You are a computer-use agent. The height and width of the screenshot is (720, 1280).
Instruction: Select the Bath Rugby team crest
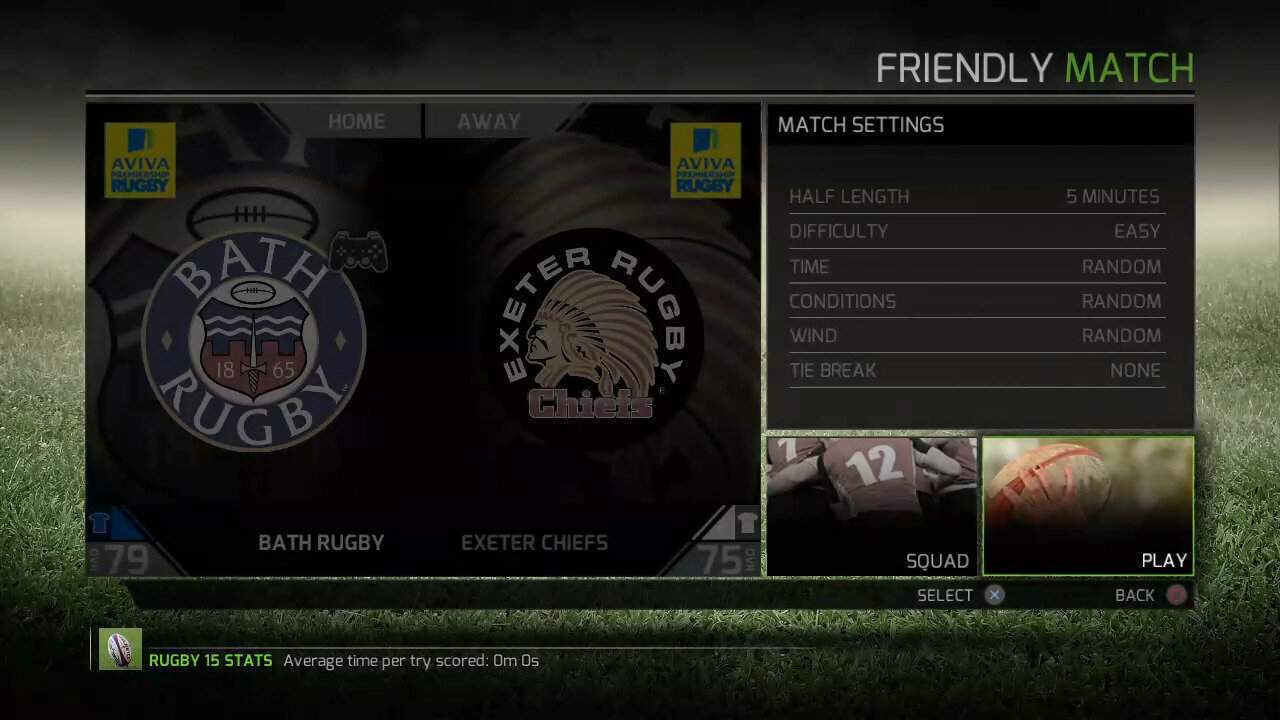pyautogui.click(x=254, y=338)
